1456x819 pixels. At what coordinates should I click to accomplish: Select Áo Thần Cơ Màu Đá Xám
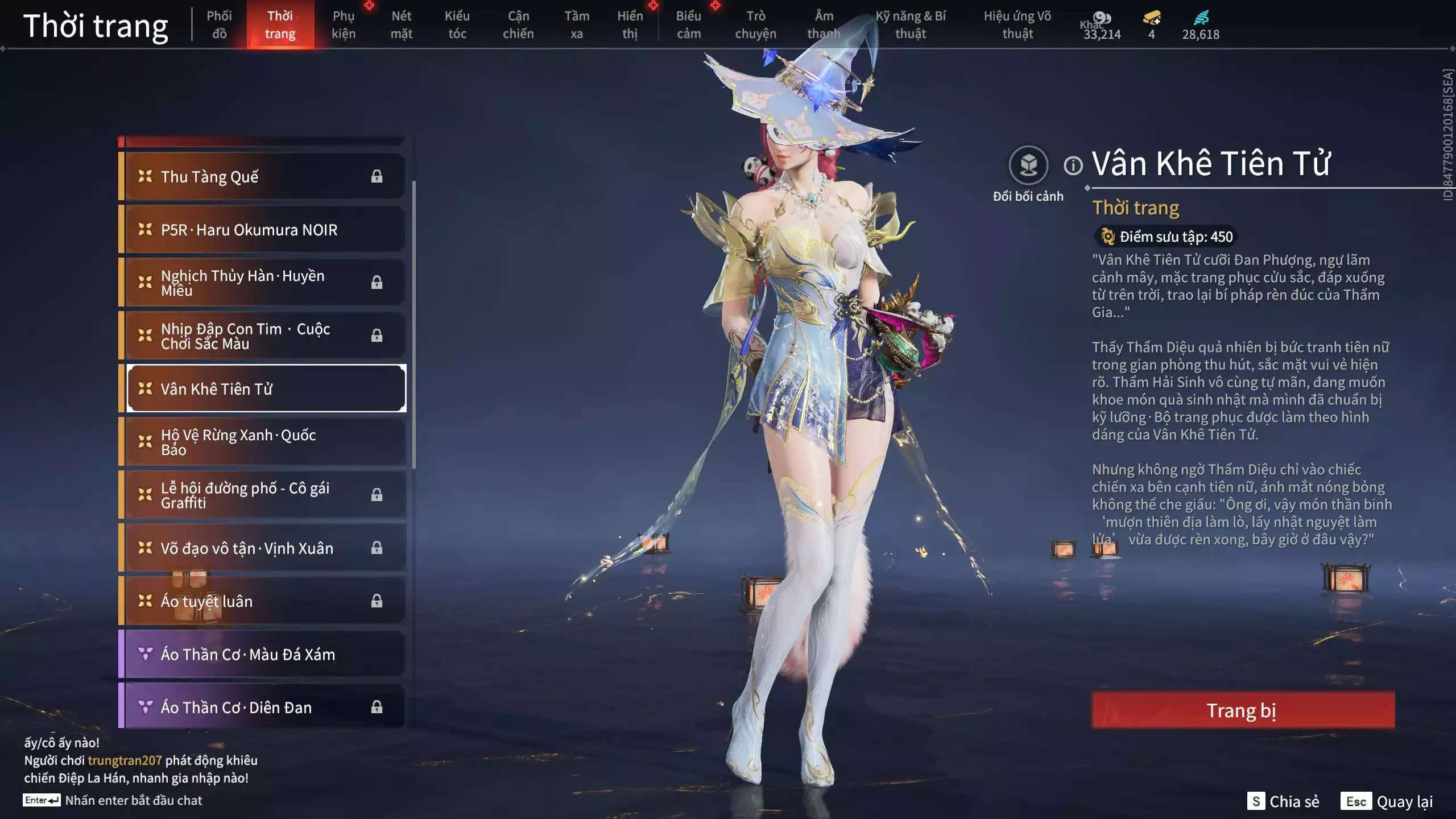(264, 654)
